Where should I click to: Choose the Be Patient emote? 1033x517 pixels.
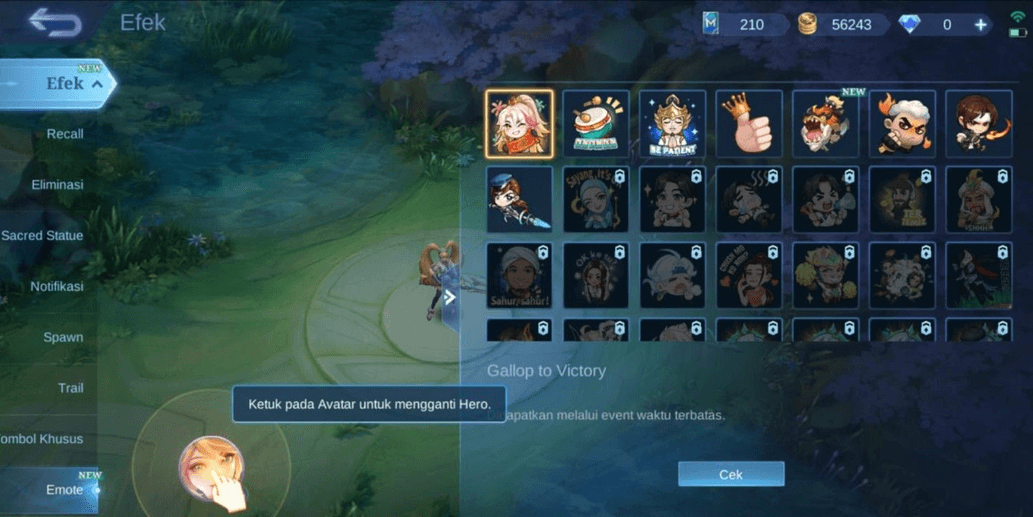pos(672,124)
